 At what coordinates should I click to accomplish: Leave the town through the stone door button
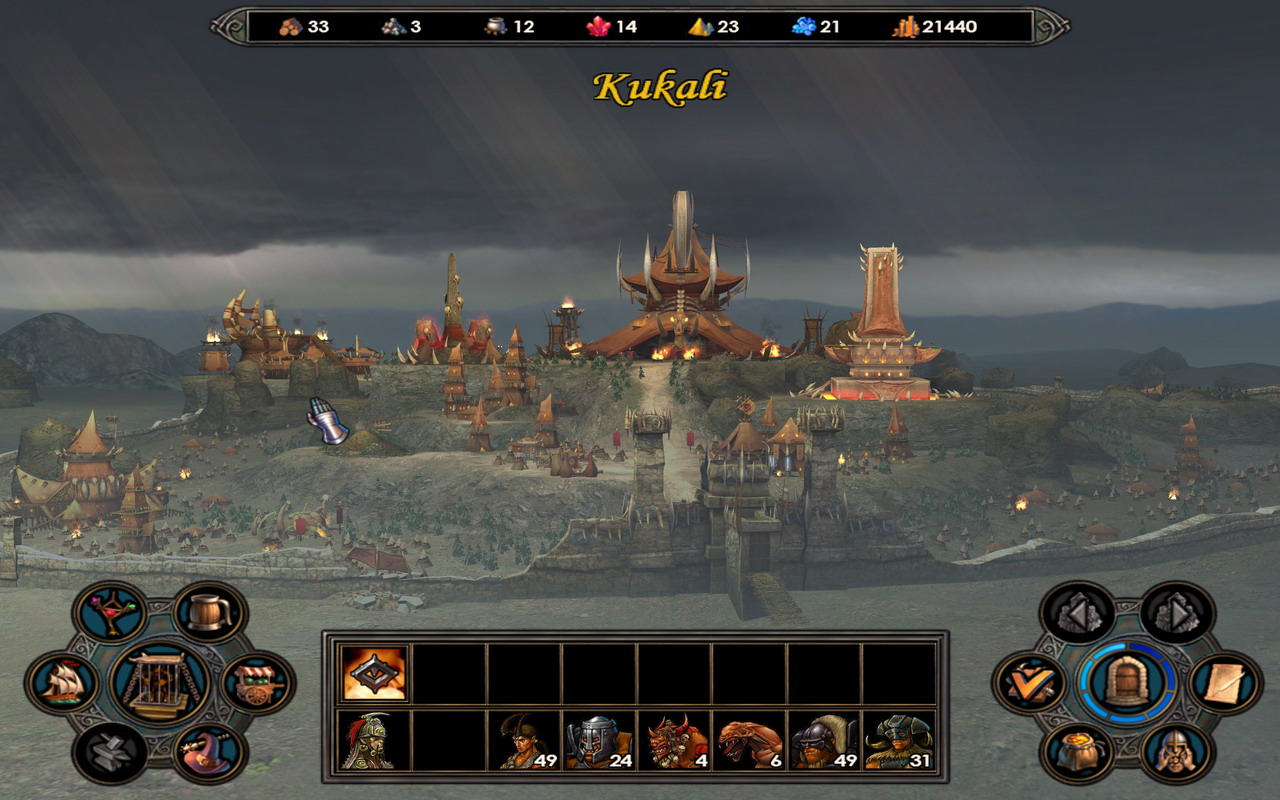[1128, 683]
